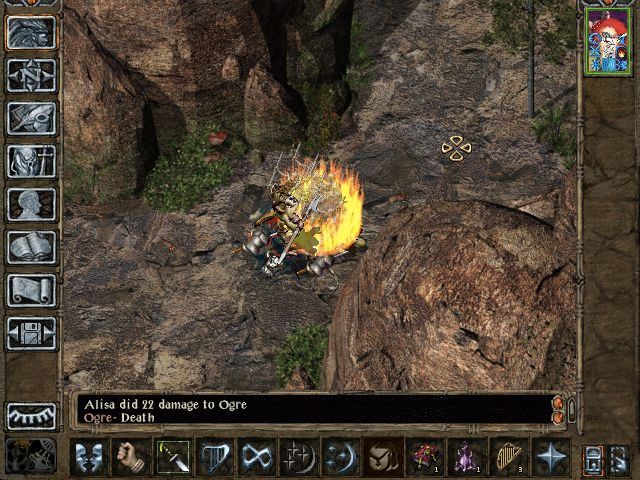Viewport: 640px width, 480px height.
Task: Open game options with the floppy disk button
Action: (31, 333)
